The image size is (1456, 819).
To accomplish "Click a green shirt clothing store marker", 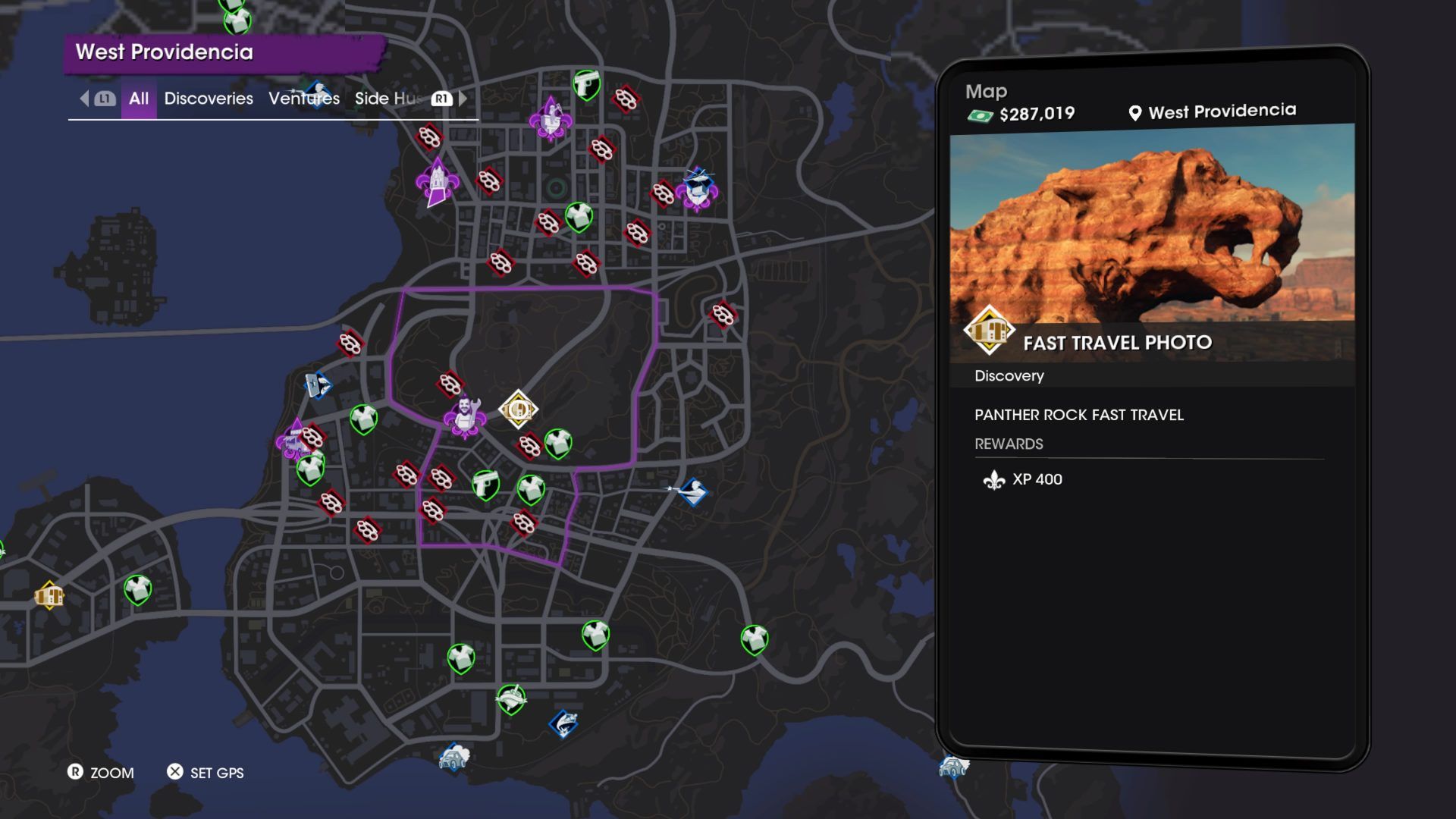I will pos(366,418).
